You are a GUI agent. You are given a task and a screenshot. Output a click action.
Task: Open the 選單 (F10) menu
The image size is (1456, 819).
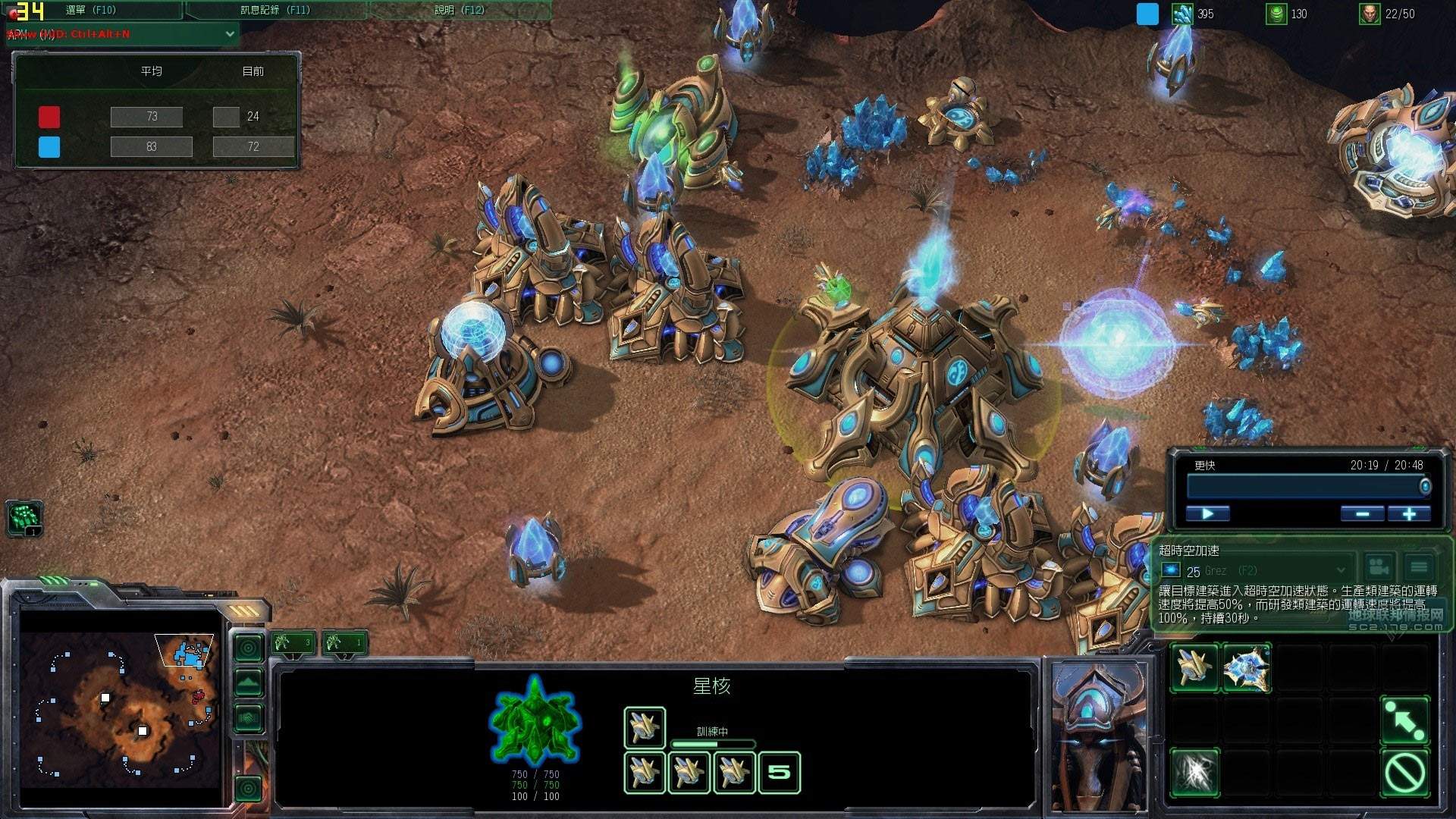pos(91,10)
